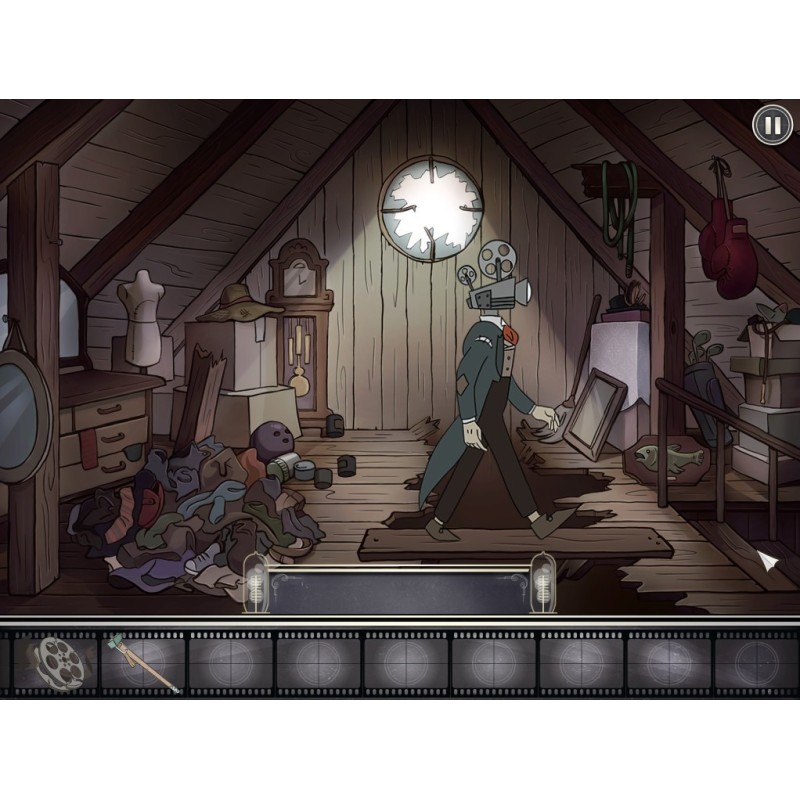Pause the game with the pause button

point(771,125)
